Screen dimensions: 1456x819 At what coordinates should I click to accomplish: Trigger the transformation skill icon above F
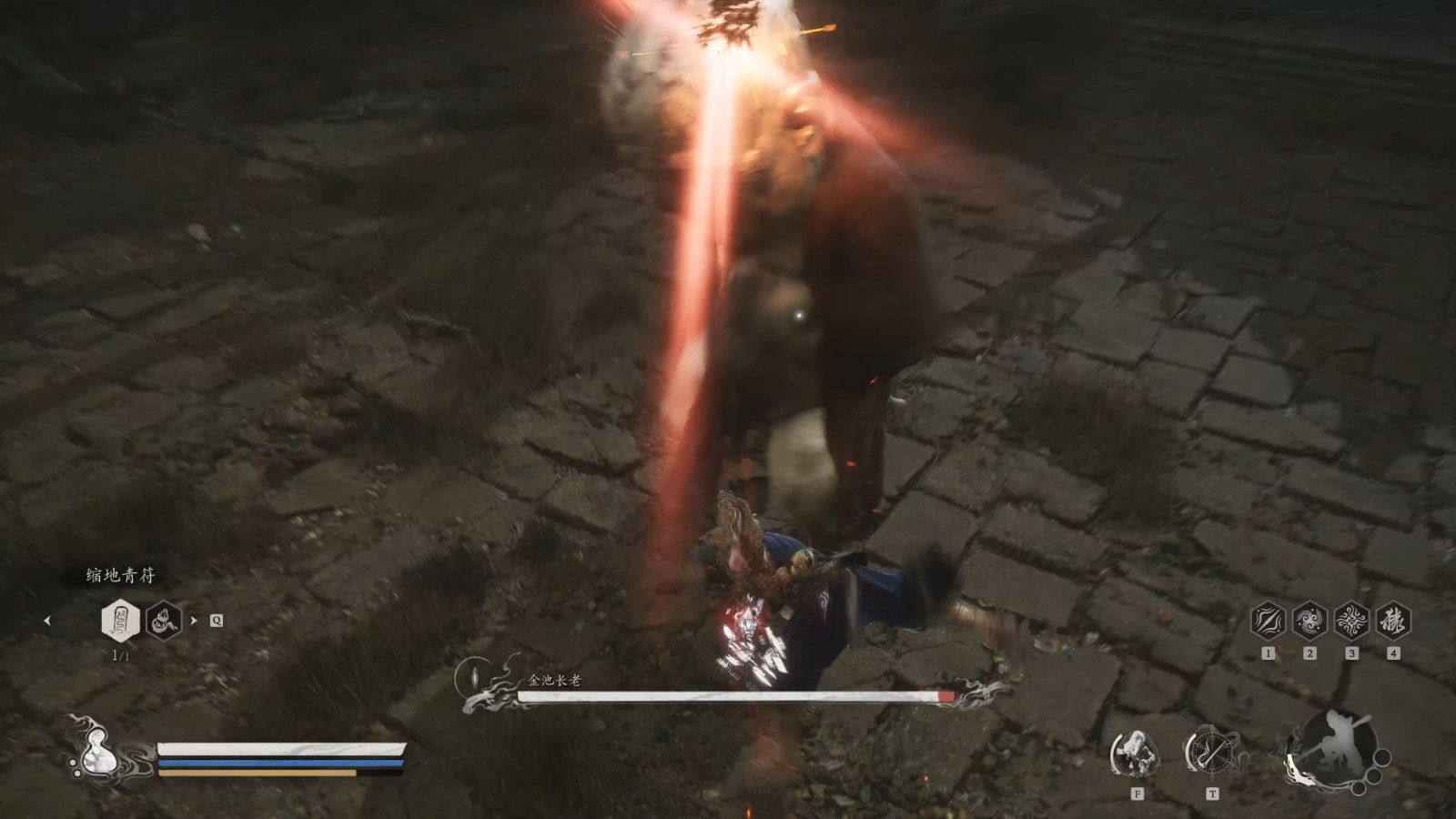(x=1137, y=753)
